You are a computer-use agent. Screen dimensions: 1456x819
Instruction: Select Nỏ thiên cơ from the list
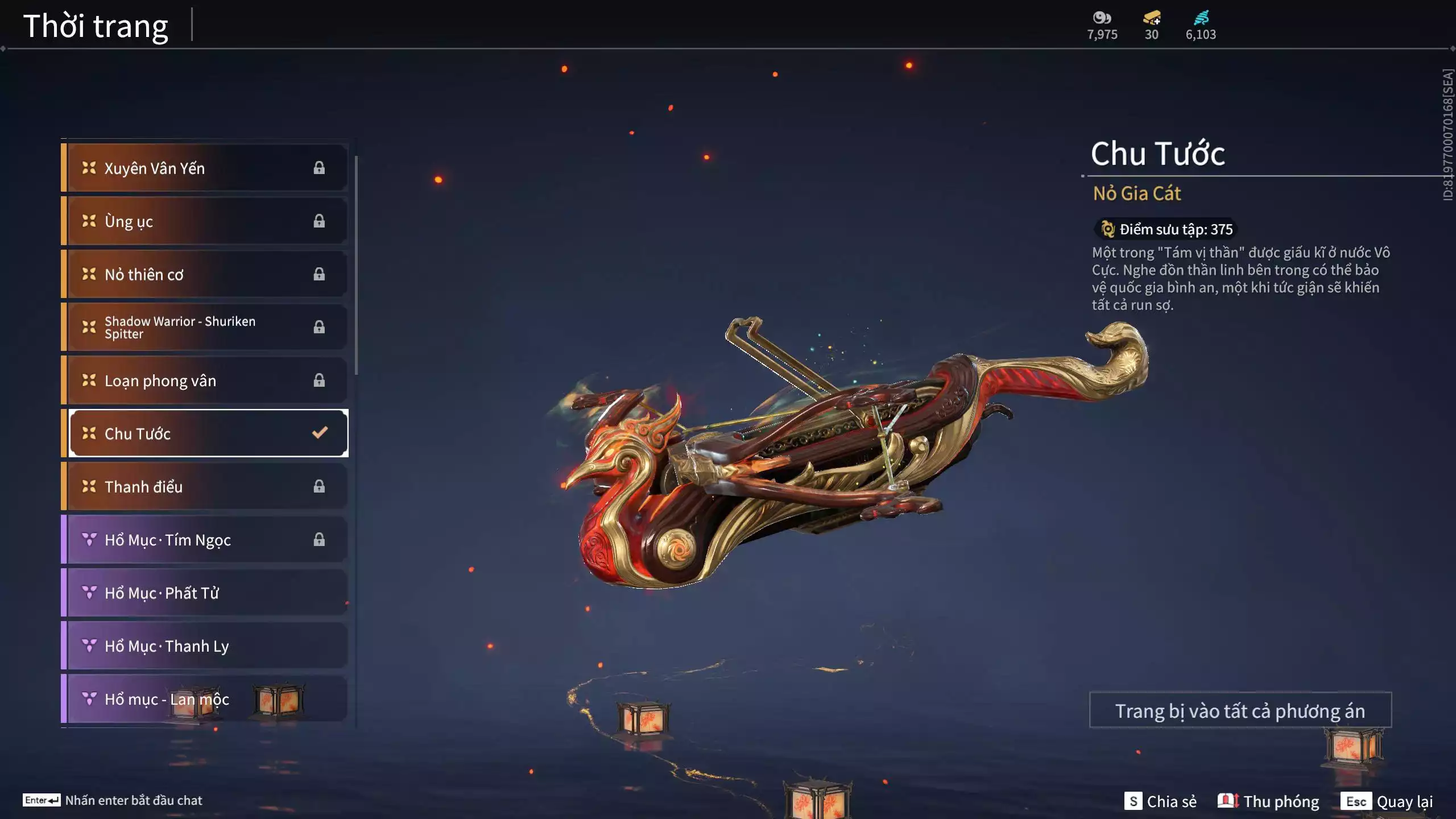click(x=205, y=274)
